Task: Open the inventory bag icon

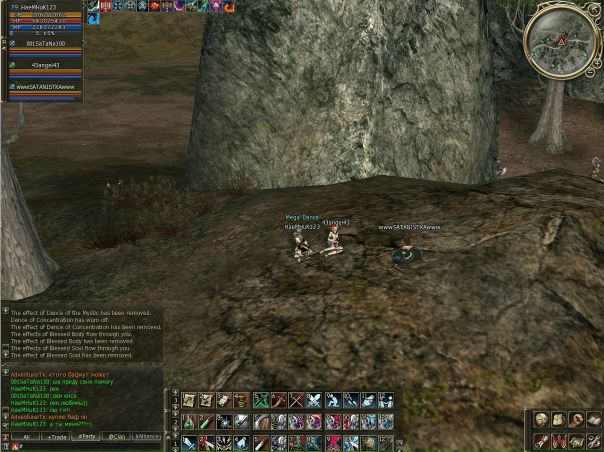Action: pyautogui.click(x=559, y=420)
